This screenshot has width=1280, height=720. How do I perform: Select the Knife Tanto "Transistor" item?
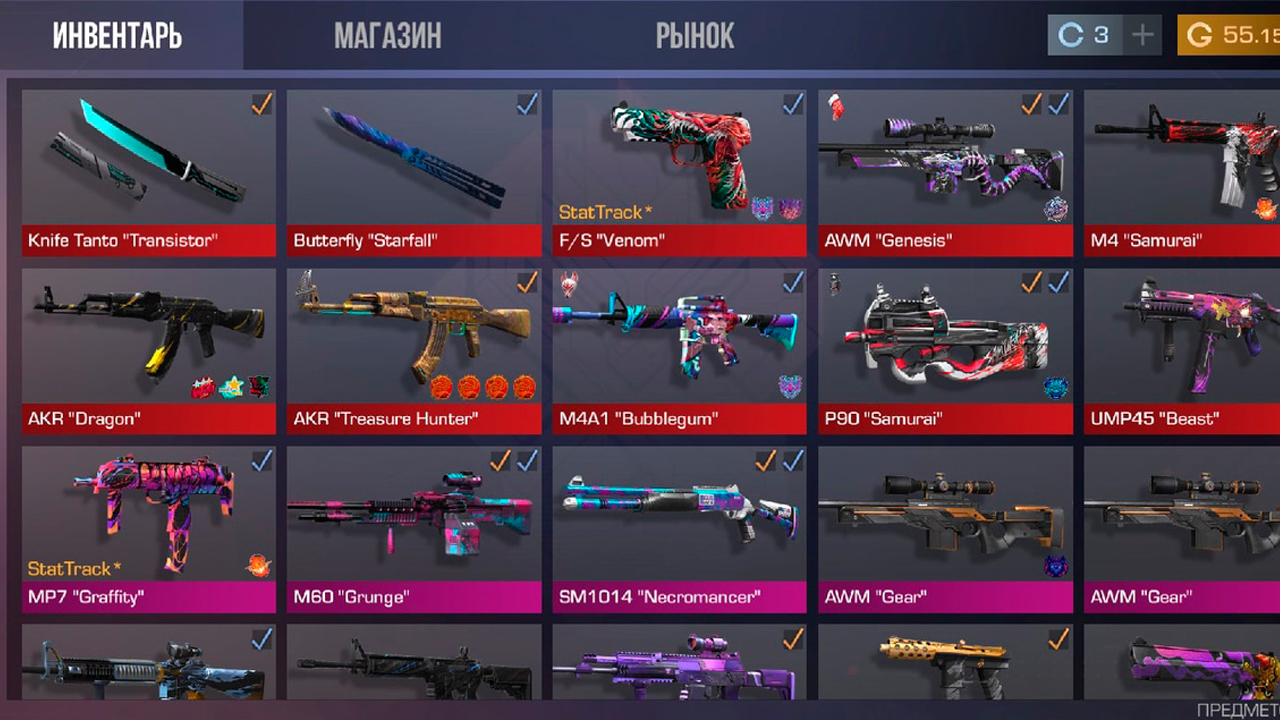[x=149, y=172]
